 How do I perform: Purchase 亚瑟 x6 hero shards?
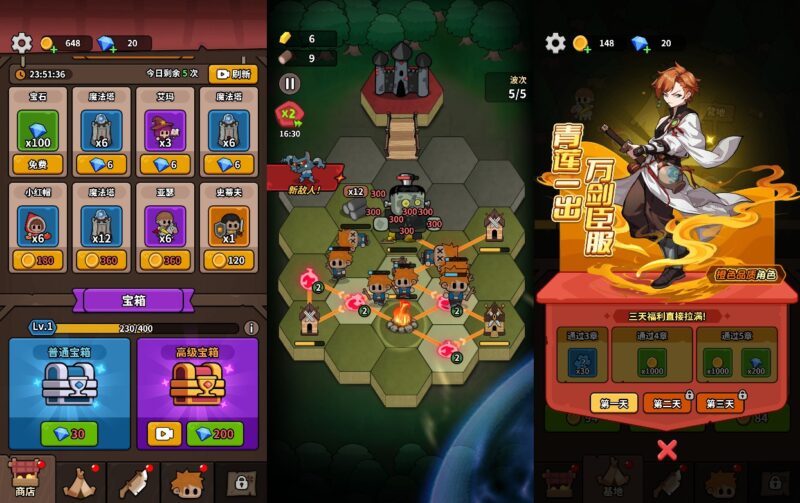[x=165, y=261]
